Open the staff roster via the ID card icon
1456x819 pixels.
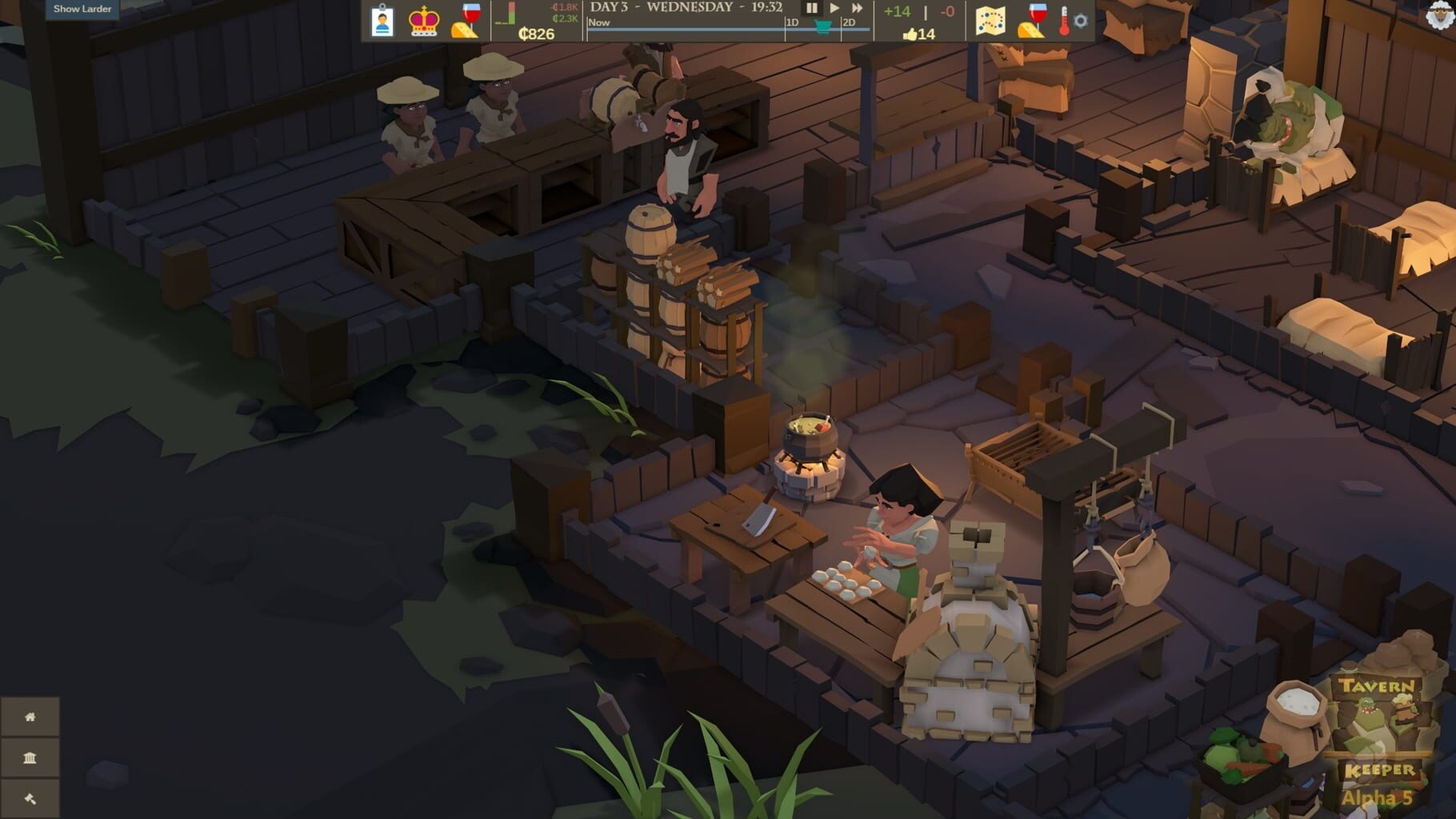pos(382,21)
